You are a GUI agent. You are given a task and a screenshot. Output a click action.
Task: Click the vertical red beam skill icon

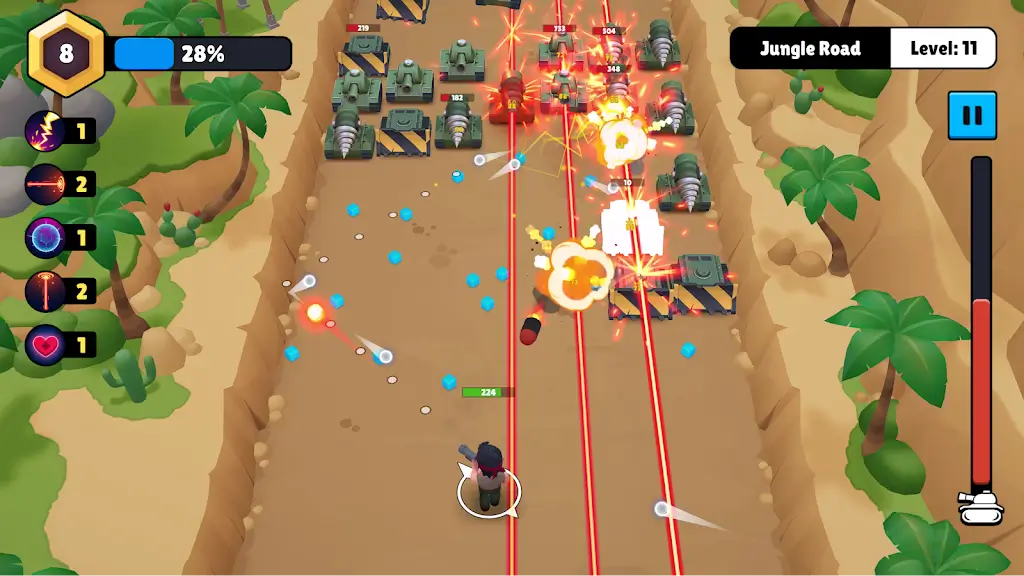(x=46, y=292)
